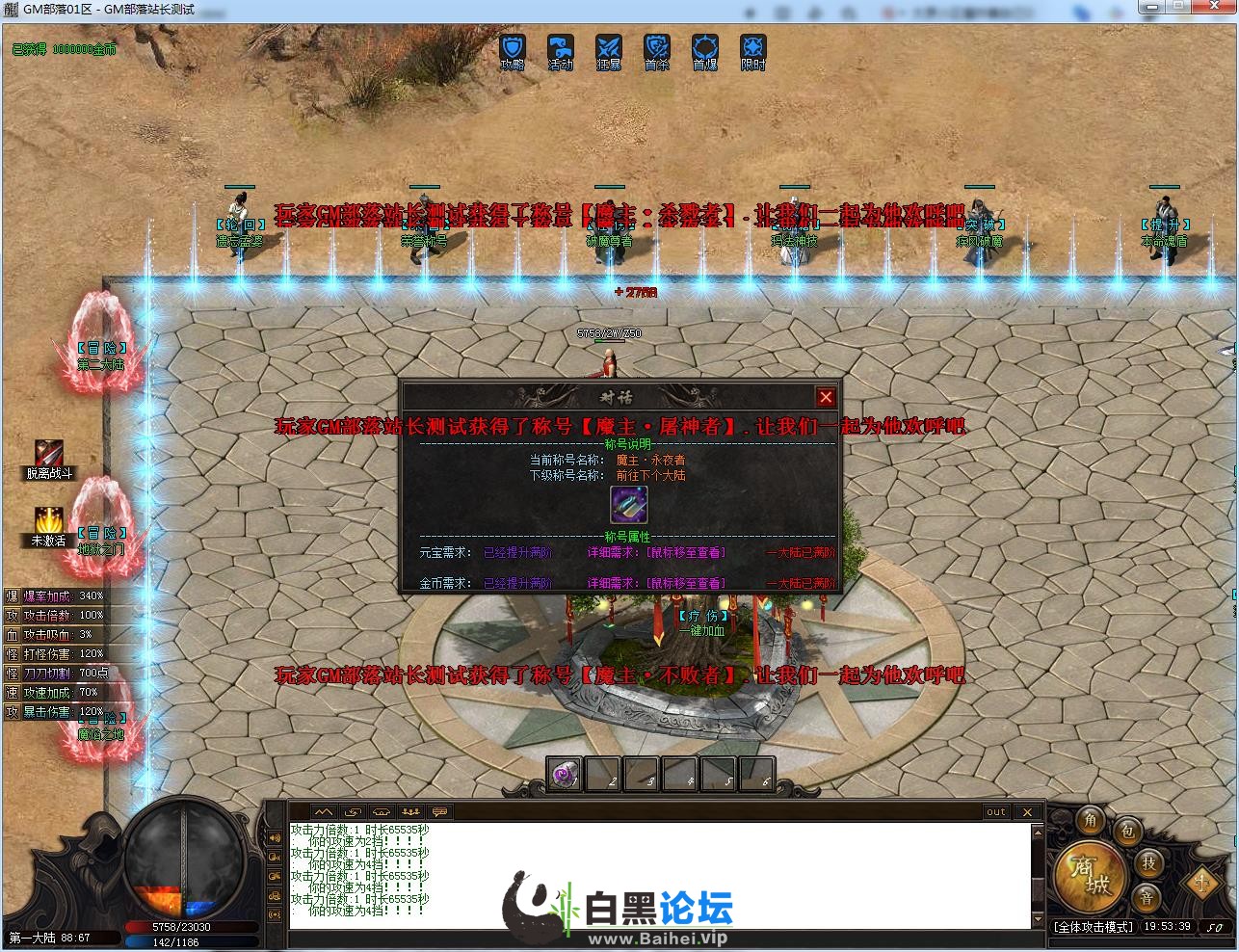Viewport: 1239px width, 952px height.
Task: Toggle the sound 音 button
Action: tap(1147, 898)
